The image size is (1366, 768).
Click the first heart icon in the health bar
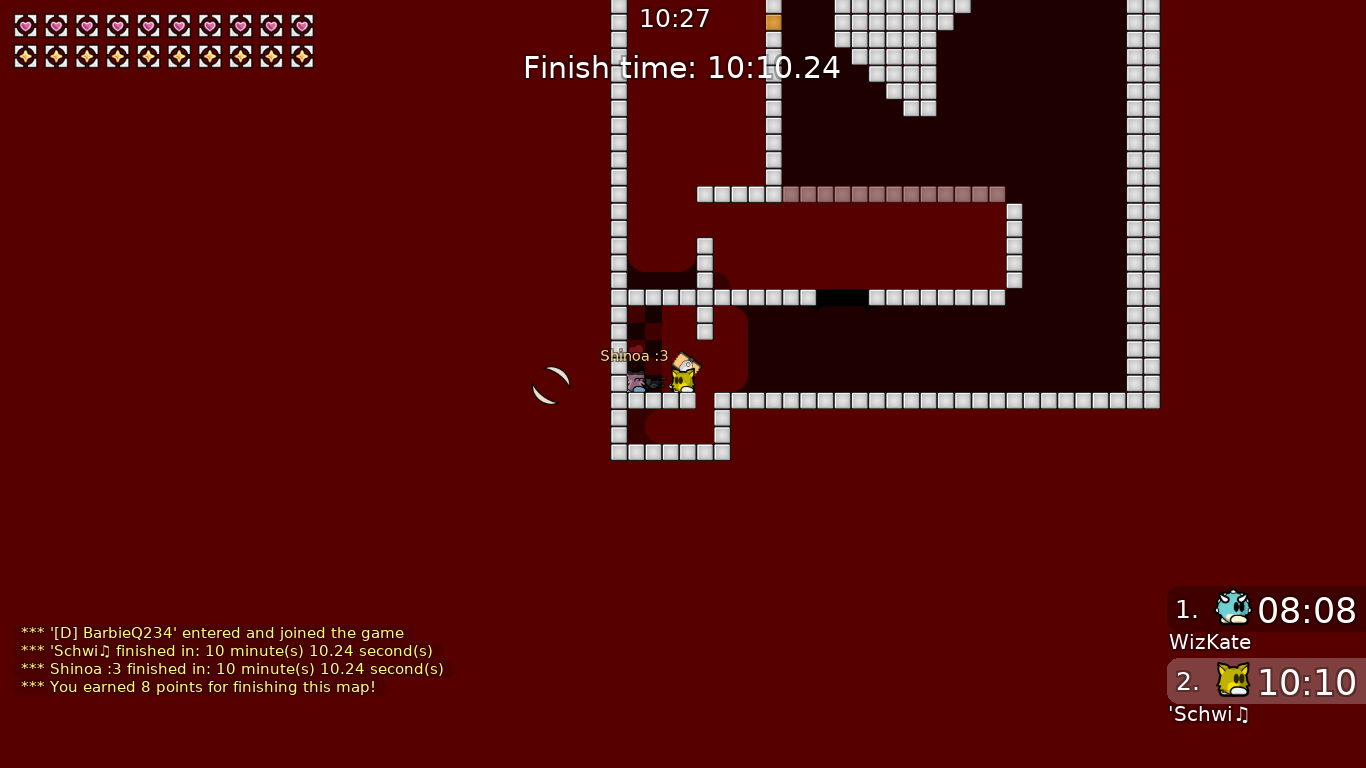[25, 26]
